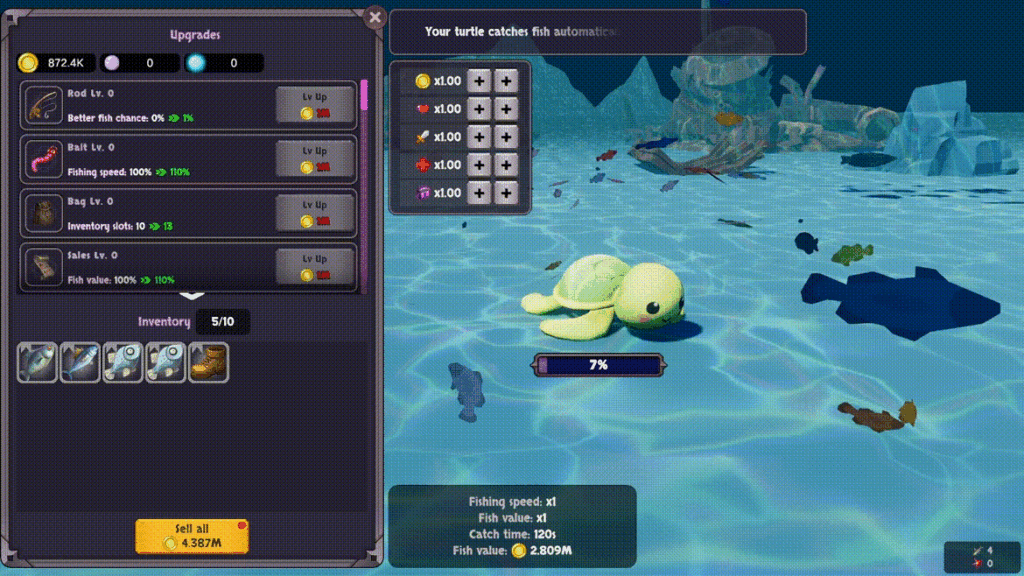Increase the sword multiplier with the right plus

tap(507, 137)
